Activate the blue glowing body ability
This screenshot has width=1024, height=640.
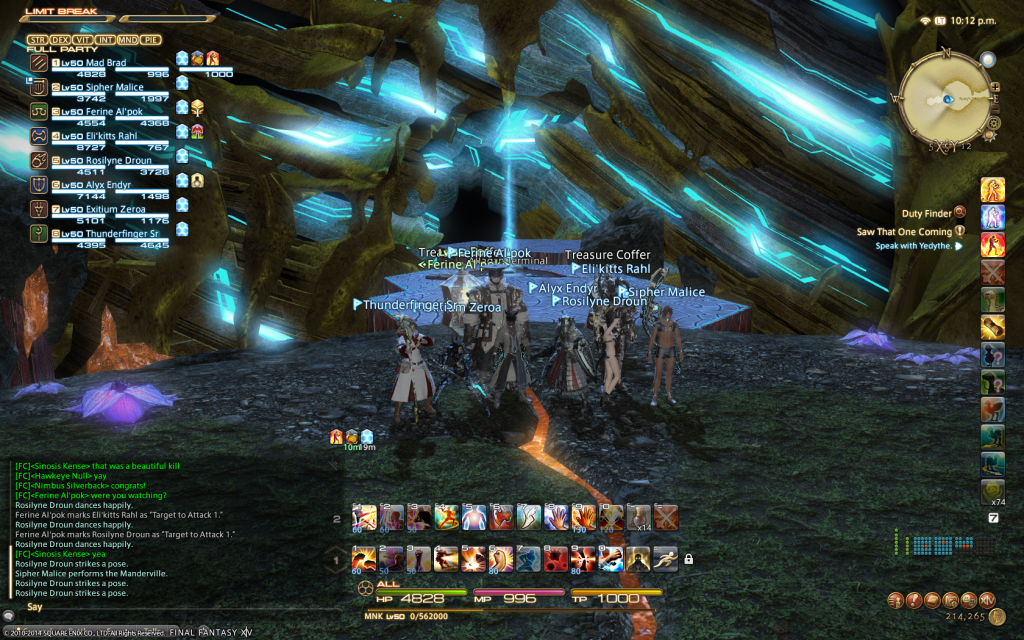472,516
